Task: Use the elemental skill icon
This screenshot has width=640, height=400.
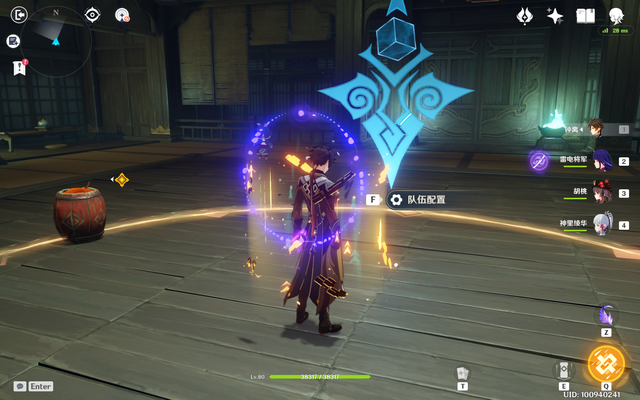Action: pyautogui.click(x=564, y=369)
